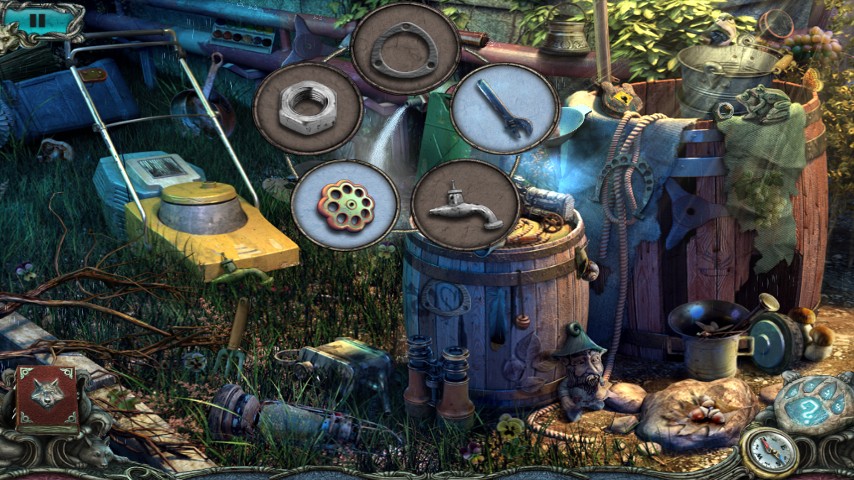
Task: Open the compass map
Action: (769, 452)
